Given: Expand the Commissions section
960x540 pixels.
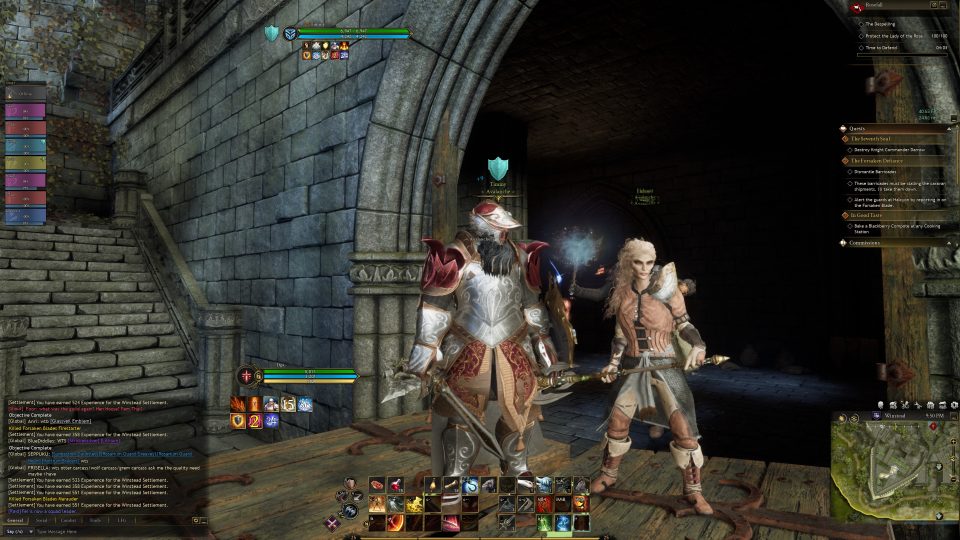Looking at the screenshot, I should coord(868,241).
